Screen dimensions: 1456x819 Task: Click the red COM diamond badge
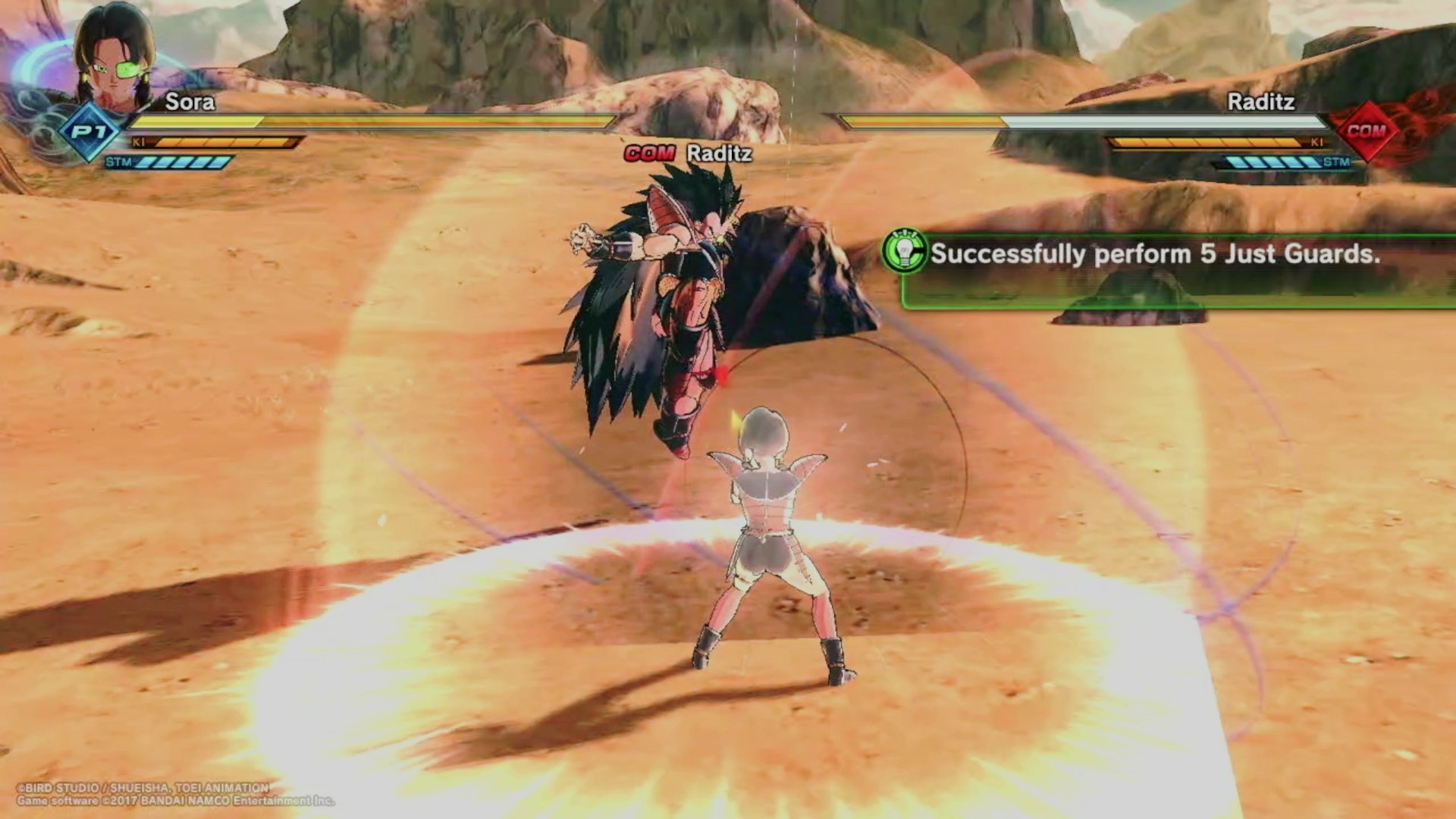coord(1367,131)
